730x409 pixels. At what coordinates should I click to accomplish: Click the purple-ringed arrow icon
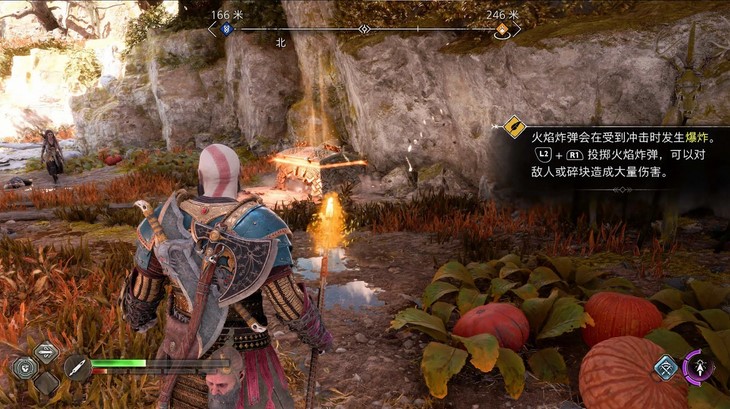click(x=699, y=366)
